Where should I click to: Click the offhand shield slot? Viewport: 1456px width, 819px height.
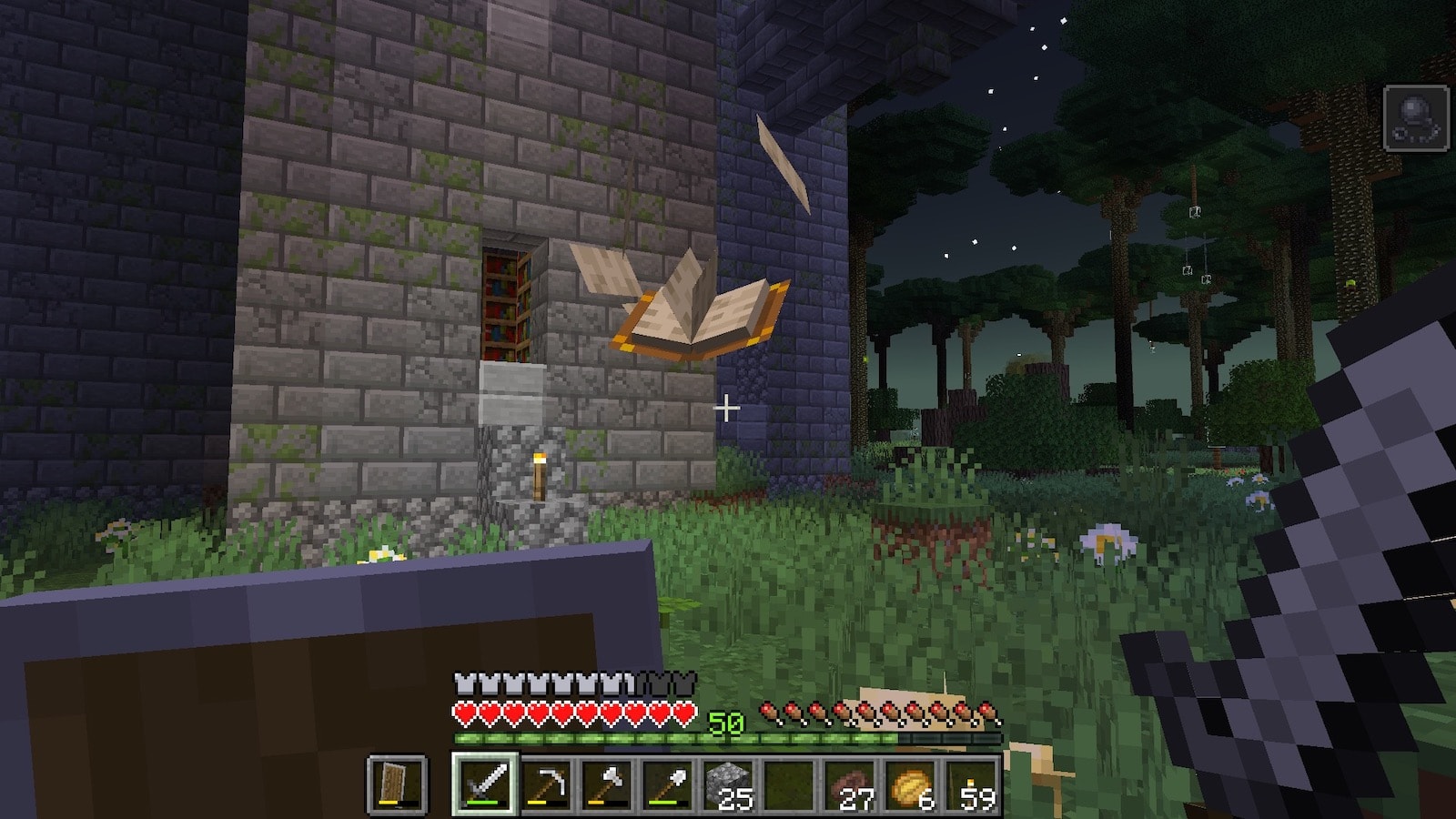coord(398,784)
